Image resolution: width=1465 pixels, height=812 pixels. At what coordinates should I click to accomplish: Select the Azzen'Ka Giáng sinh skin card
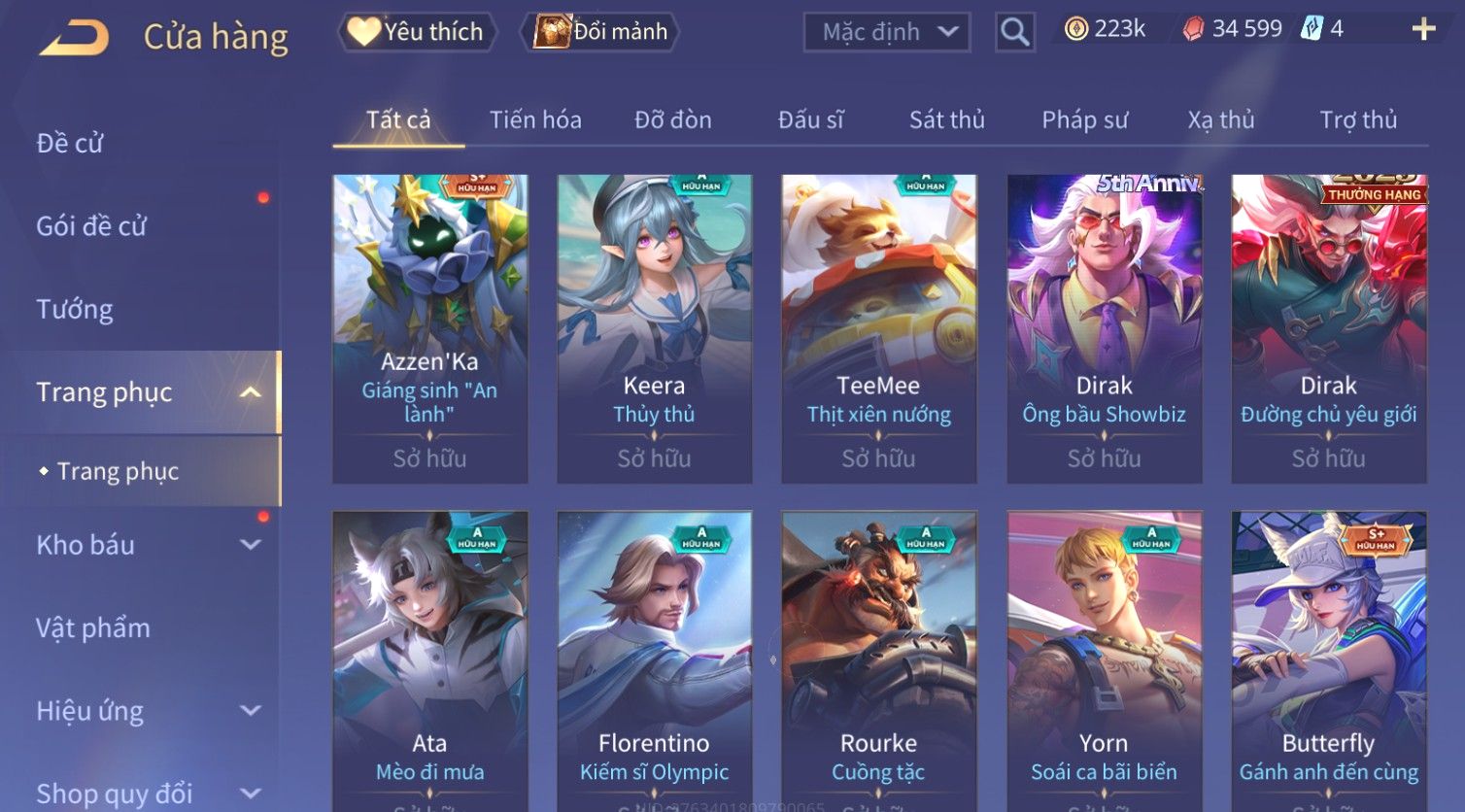(x=429, y=328)
